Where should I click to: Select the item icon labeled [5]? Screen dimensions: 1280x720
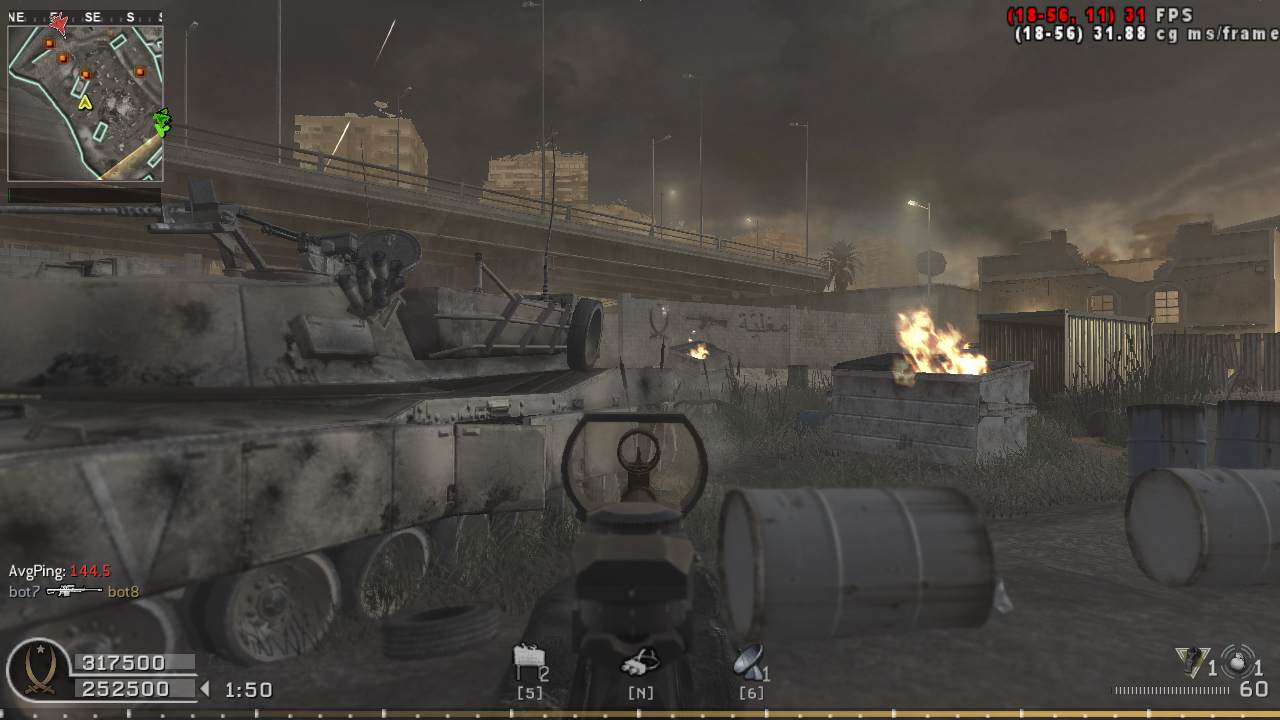click(527, 661)
